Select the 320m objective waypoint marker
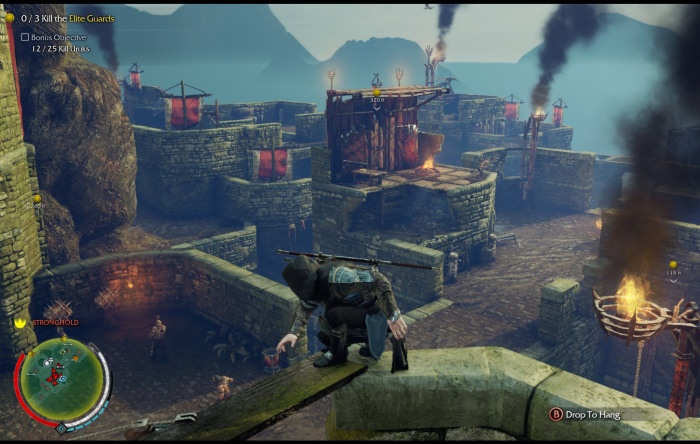 (377, 92)
